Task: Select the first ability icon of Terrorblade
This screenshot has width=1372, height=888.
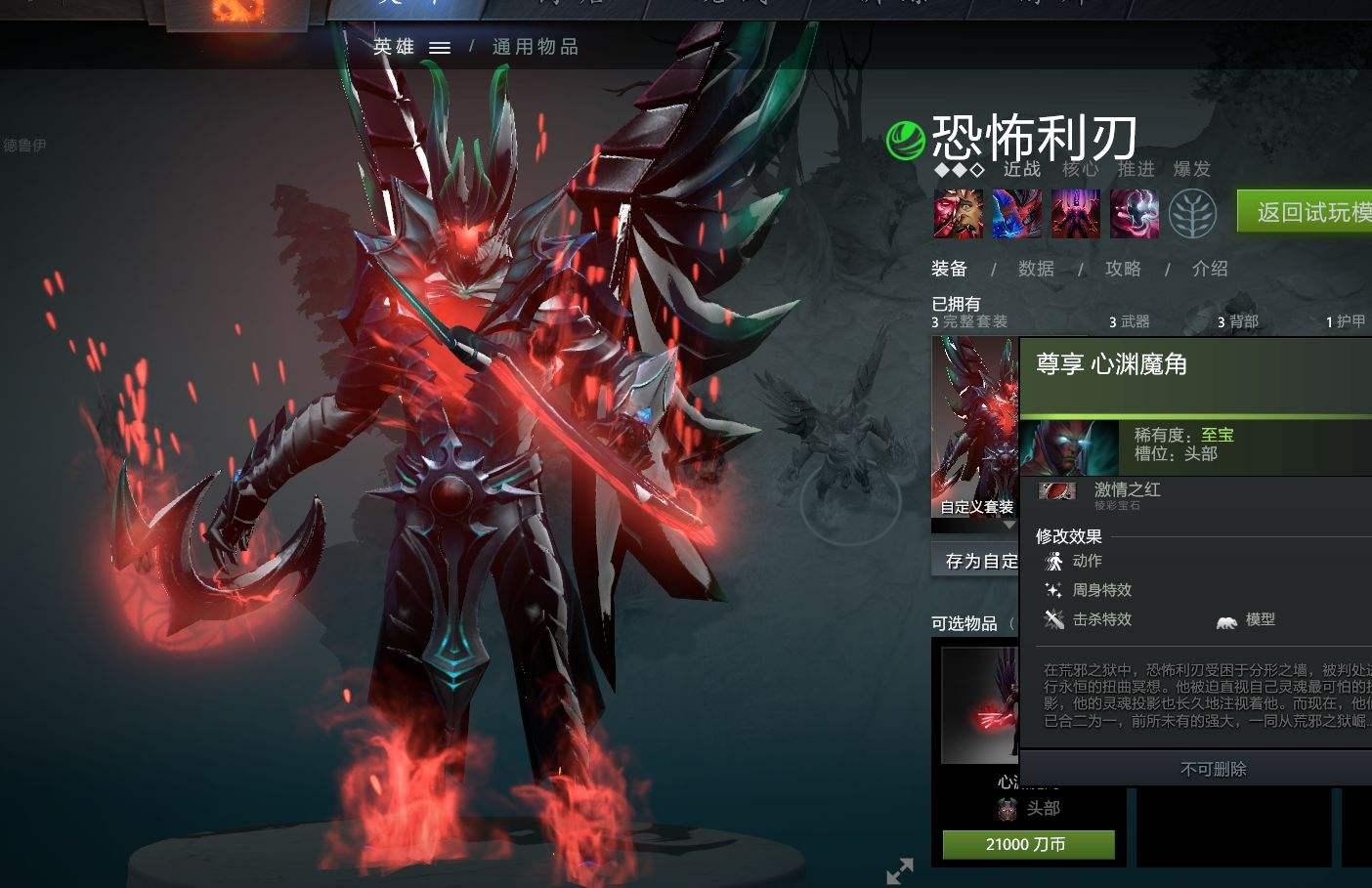Action: click(956, 213)
